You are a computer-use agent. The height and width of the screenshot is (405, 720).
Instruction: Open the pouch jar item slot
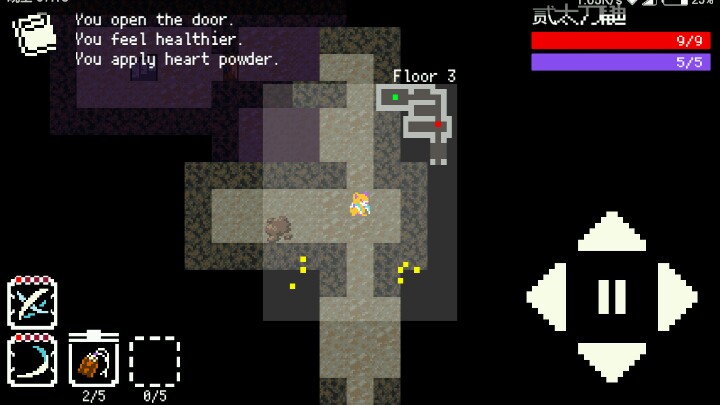94,360
